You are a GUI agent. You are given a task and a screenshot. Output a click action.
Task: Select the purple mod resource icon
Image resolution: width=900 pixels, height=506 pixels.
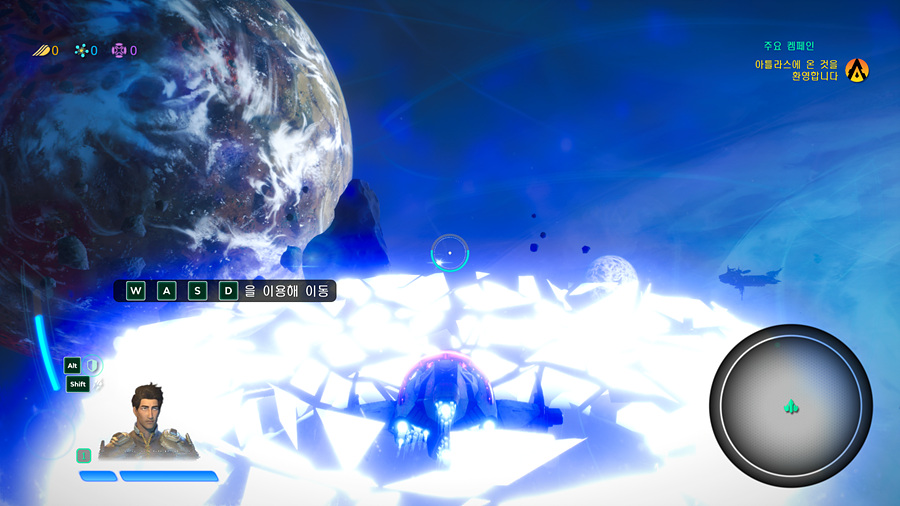(119, 50)
